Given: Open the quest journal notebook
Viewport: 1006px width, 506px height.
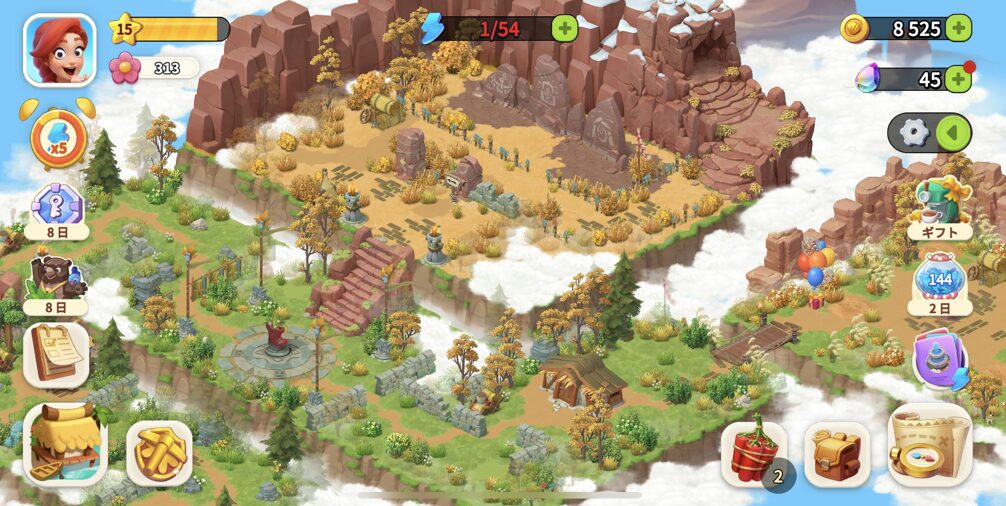Looking at the screenshot, I should pos(57,353).
